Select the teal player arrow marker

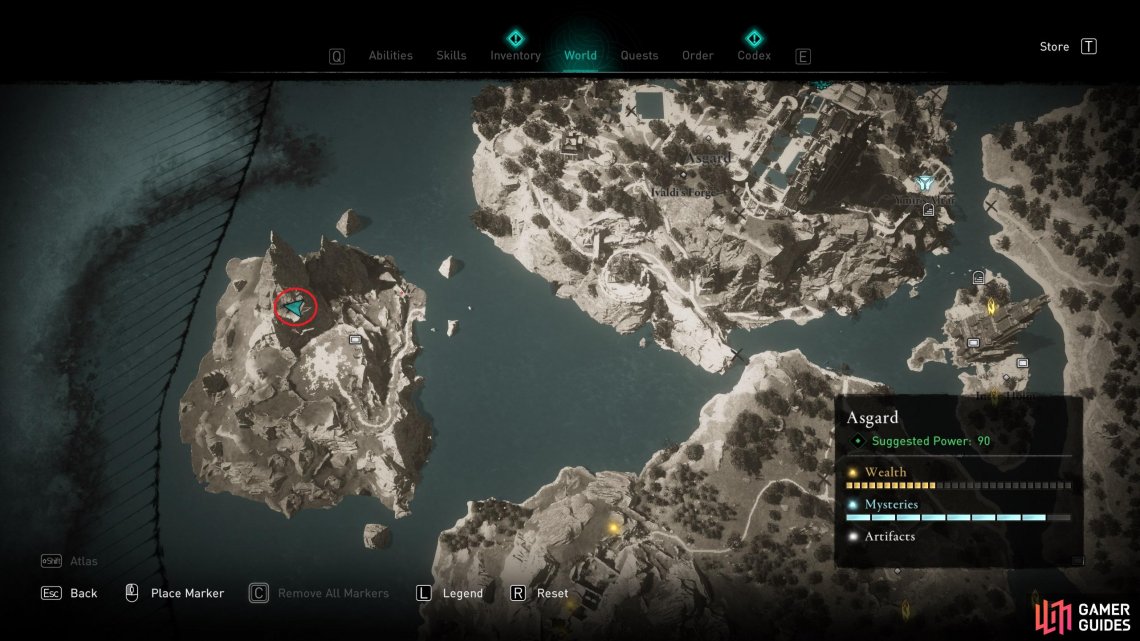pyautogui.click(x=295, y=307)
